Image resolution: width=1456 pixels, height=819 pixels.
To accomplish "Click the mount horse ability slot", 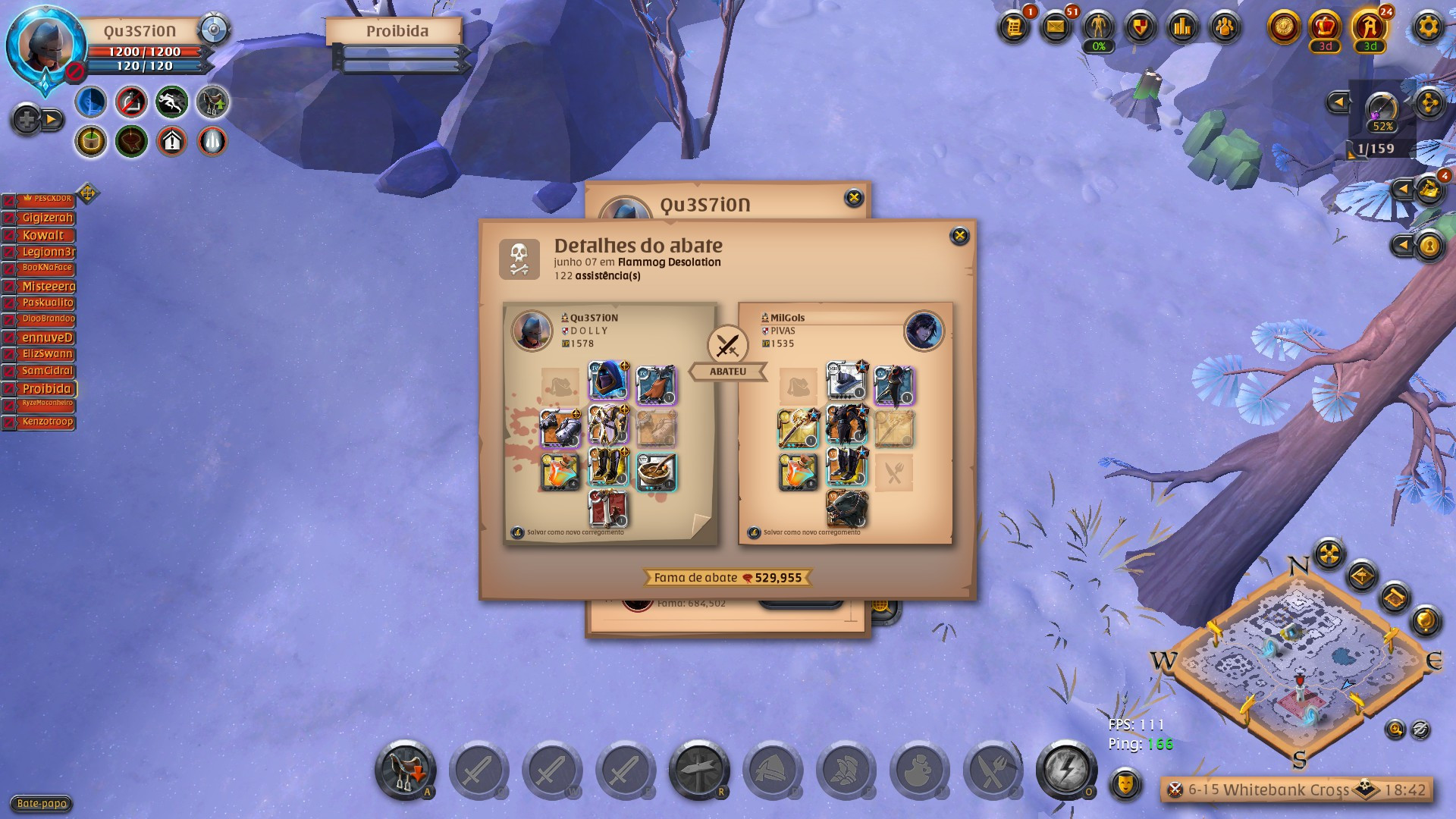I will pyautogui.click(x=405, y=770).
